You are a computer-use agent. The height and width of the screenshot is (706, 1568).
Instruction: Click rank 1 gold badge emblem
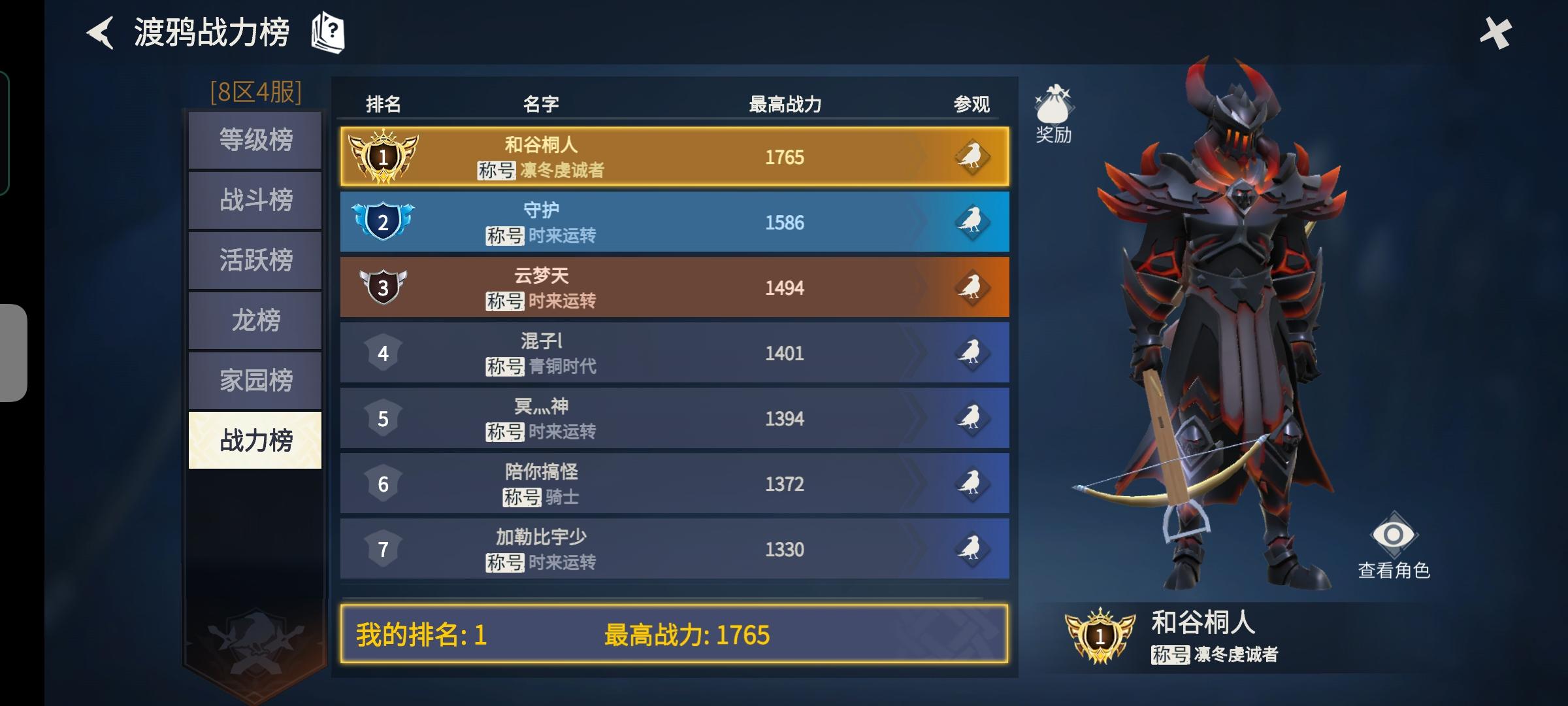[384, 156]
